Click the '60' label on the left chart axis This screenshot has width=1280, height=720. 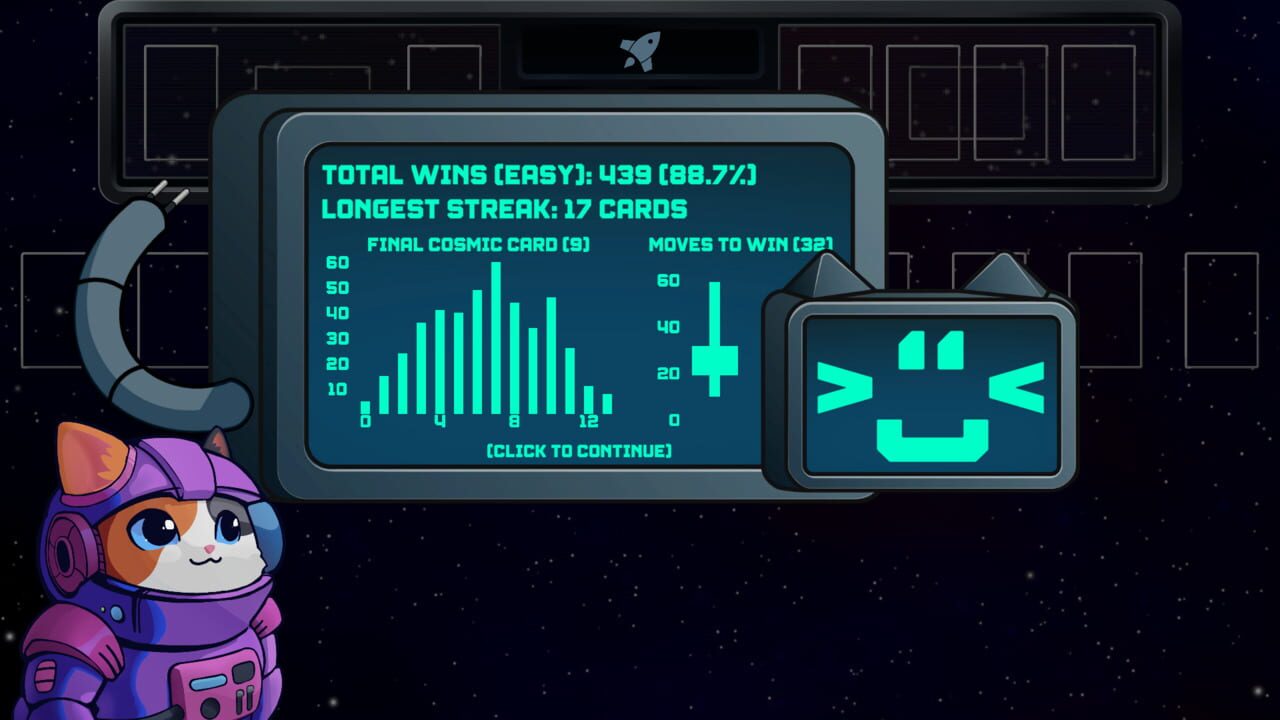(x=337, y=264)
